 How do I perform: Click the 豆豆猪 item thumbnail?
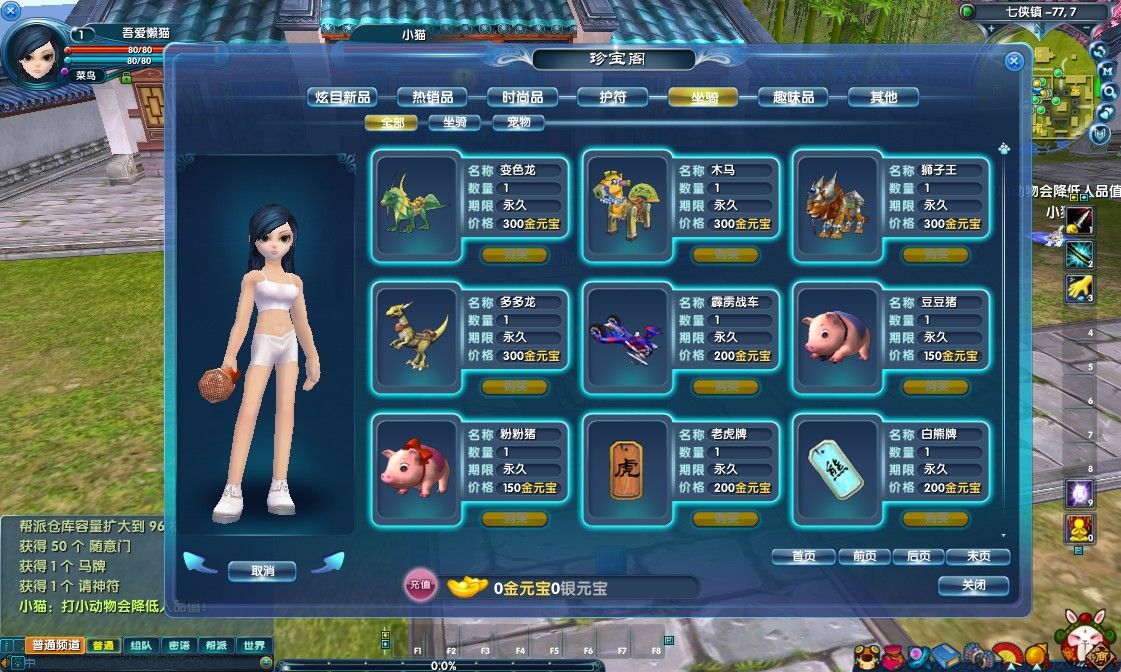pyautogui.click(x=836, y=336)
